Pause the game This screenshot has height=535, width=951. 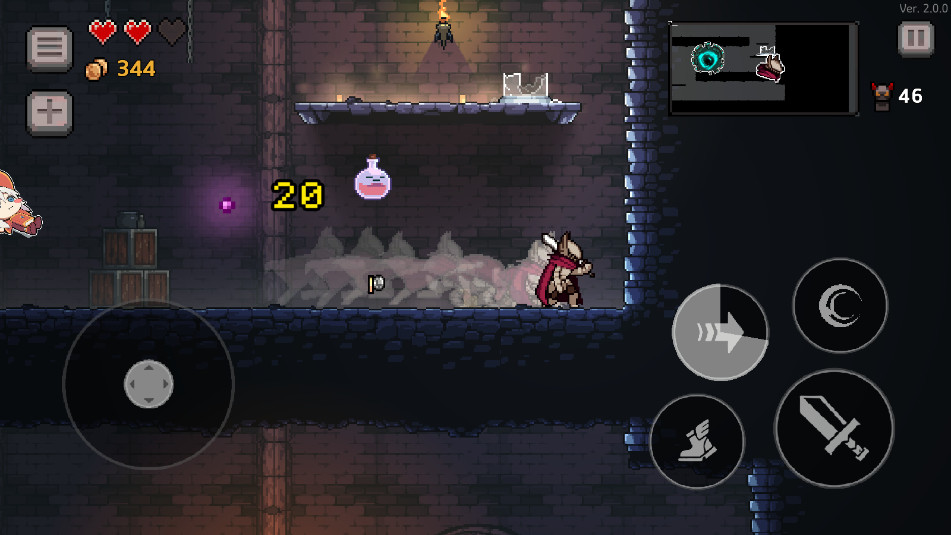pyautogui.click(x=915, y=39)
